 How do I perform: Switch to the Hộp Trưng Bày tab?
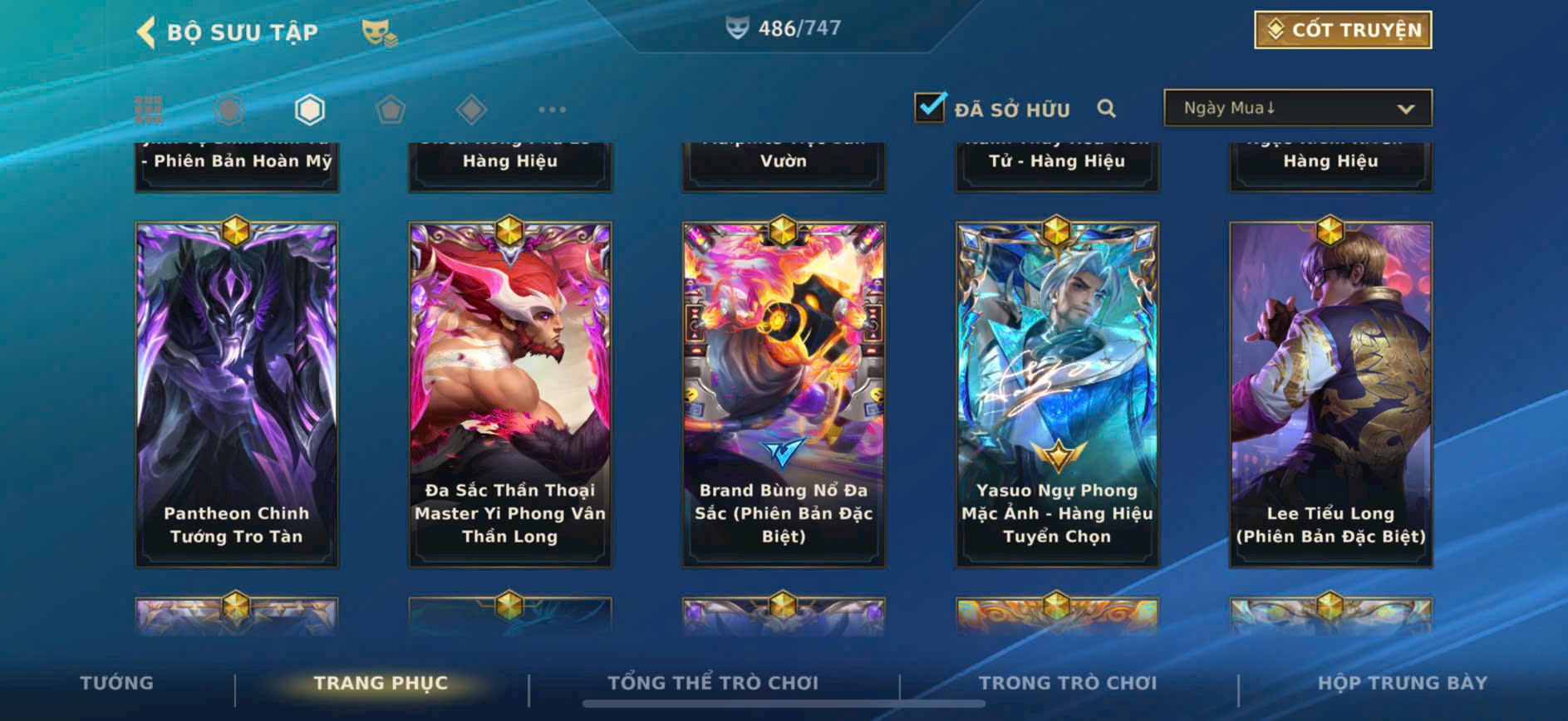coord(1402,683)
